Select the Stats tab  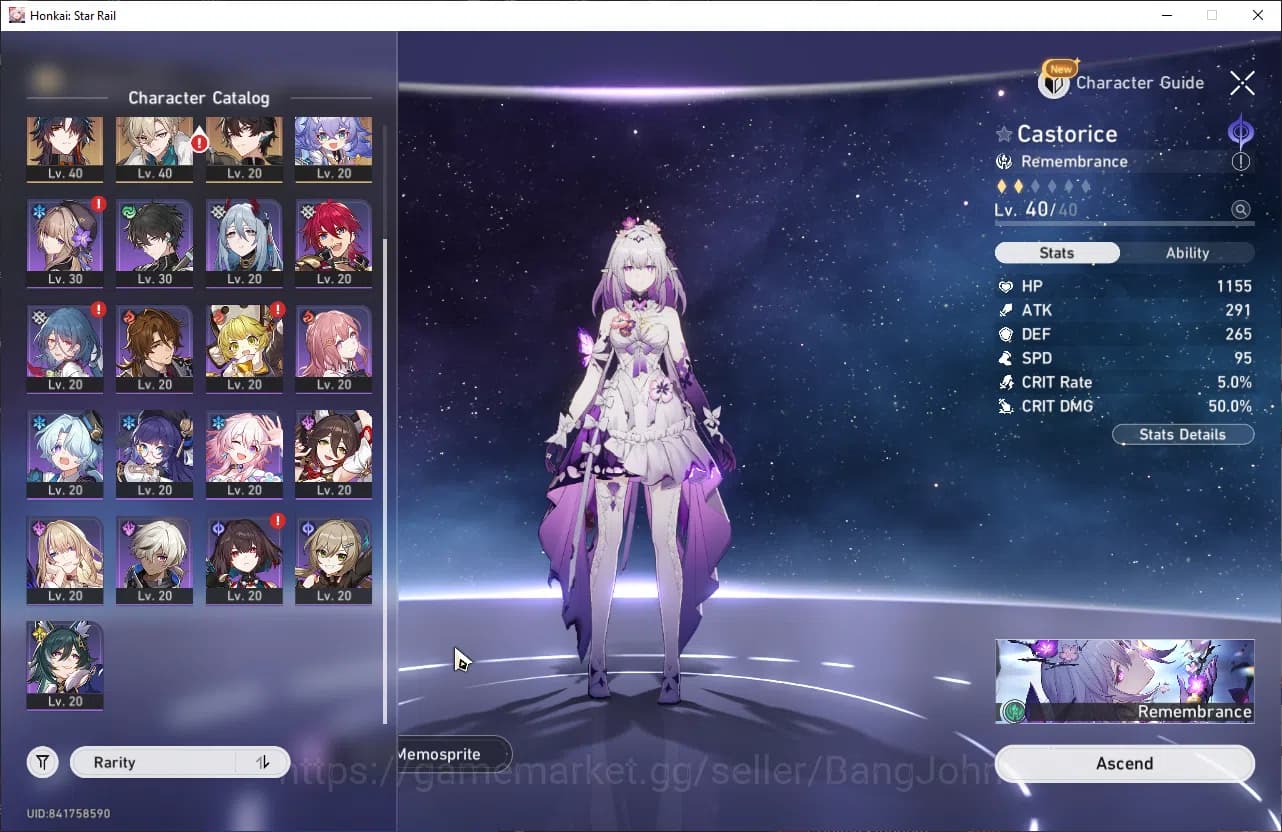[x=1056, y=253]
